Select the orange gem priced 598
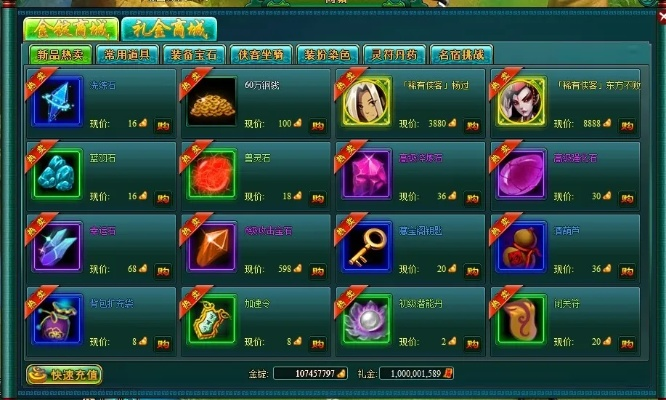 (212, 246)
